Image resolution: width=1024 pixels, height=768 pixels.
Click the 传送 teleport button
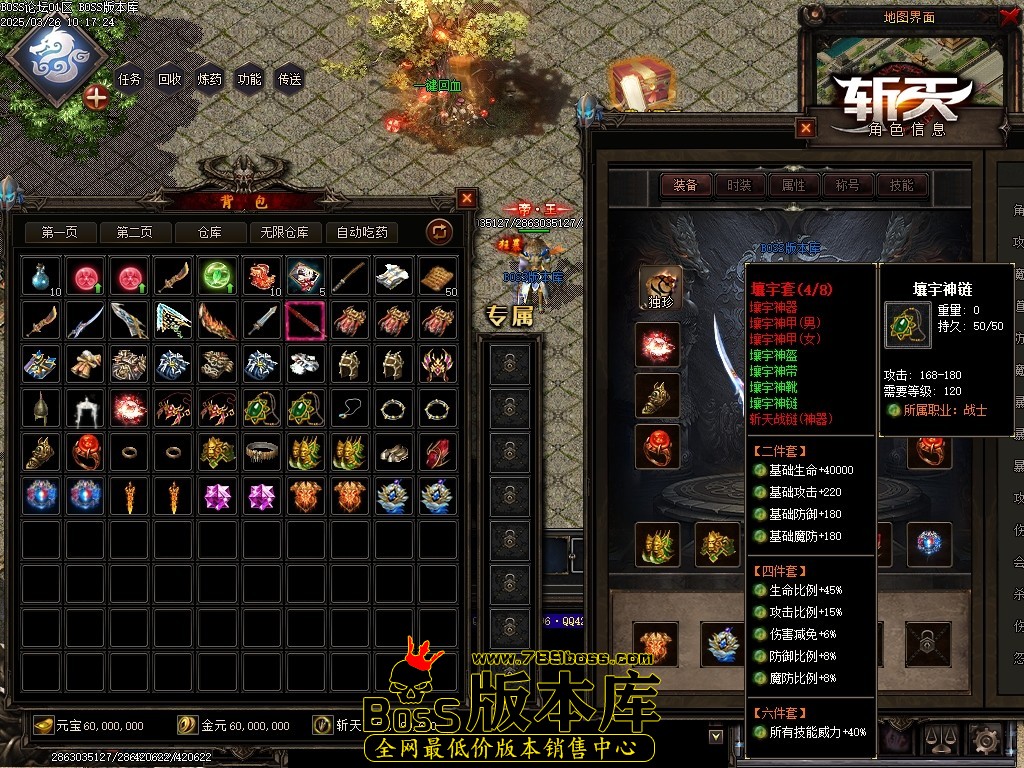click(290, 80)
